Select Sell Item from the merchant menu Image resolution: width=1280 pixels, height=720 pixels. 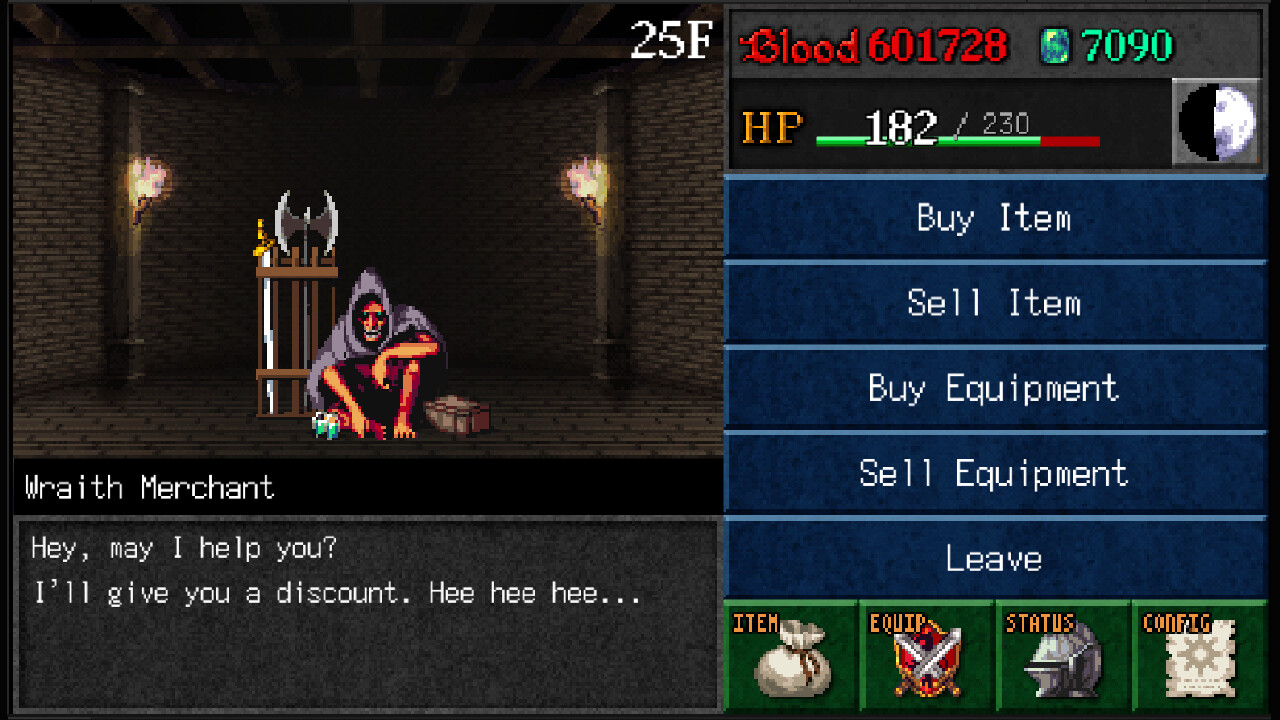point(995,303)
